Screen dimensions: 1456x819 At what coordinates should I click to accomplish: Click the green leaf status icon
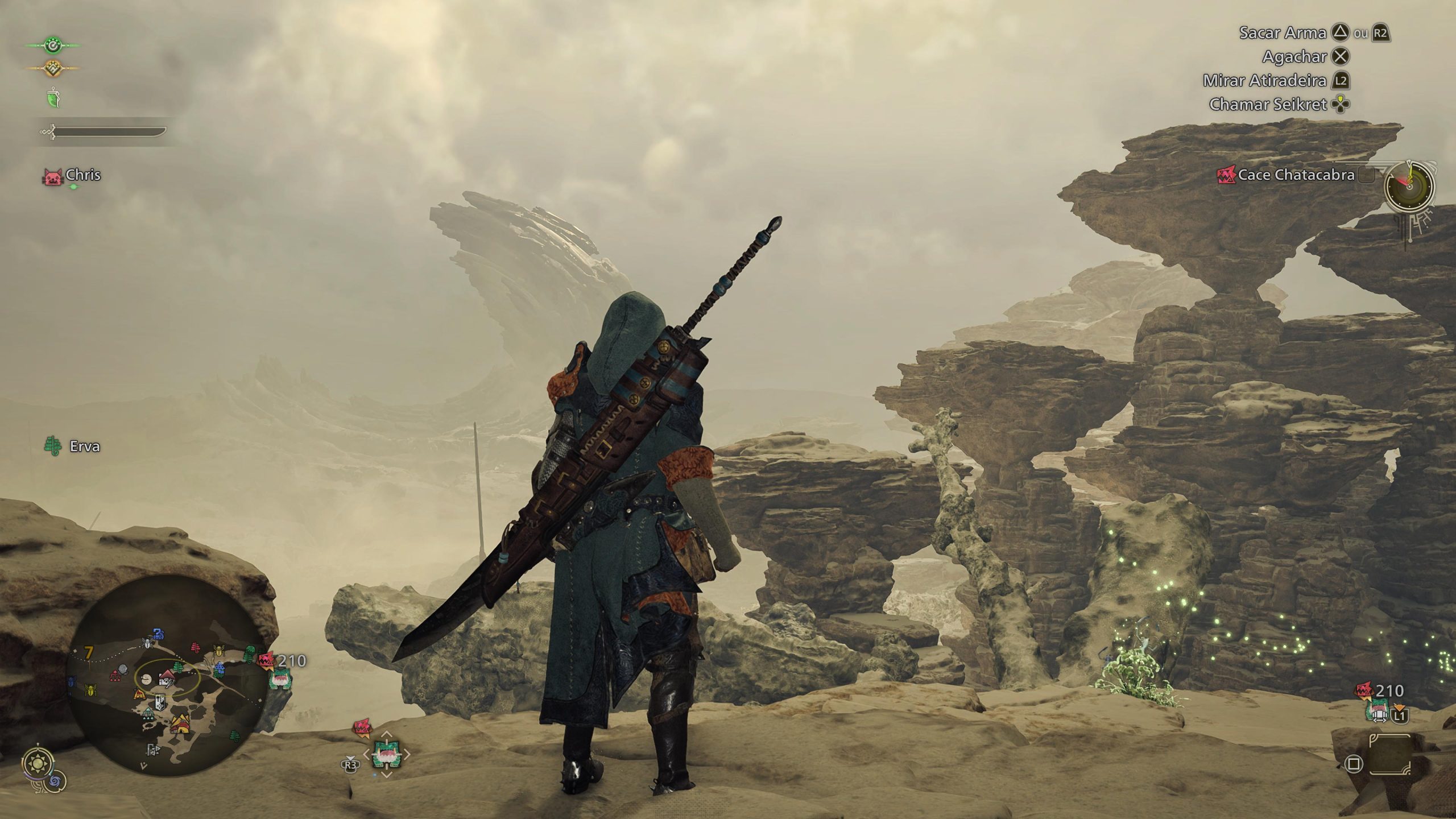53,98
